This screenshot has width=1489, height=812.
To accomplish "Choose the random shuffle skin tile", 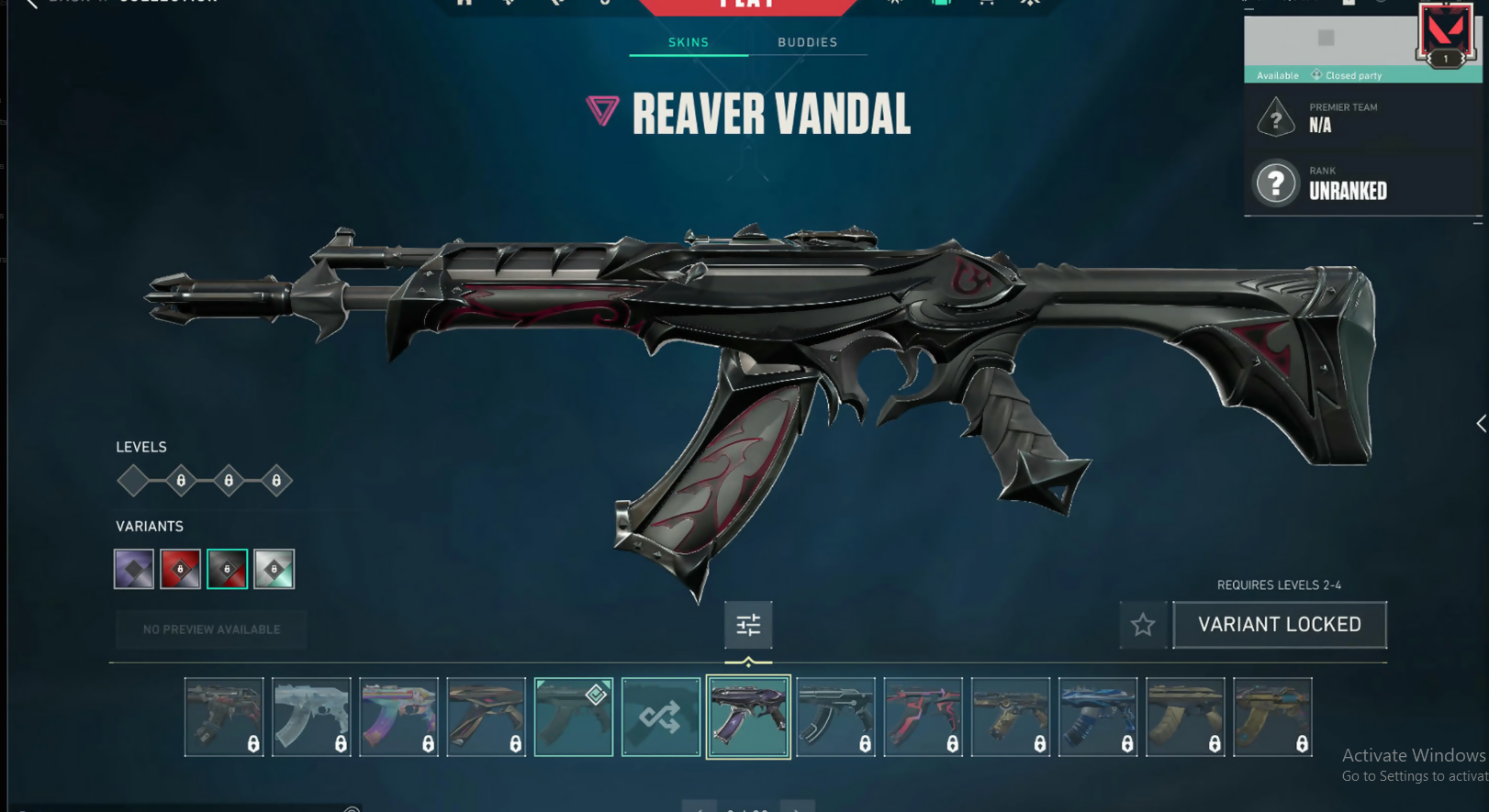I will coord(661,717).
